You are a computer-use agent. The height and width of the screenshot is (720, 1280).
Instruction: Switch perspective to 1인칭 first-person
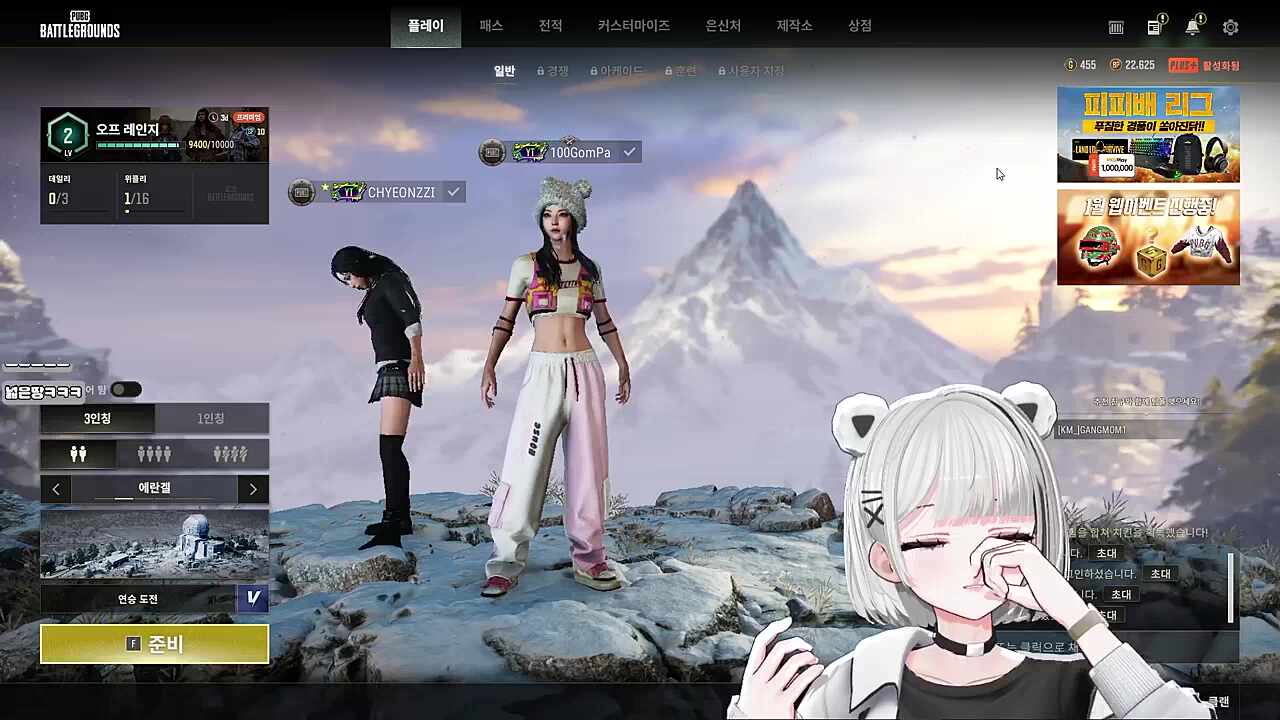(x=211, y=419)
